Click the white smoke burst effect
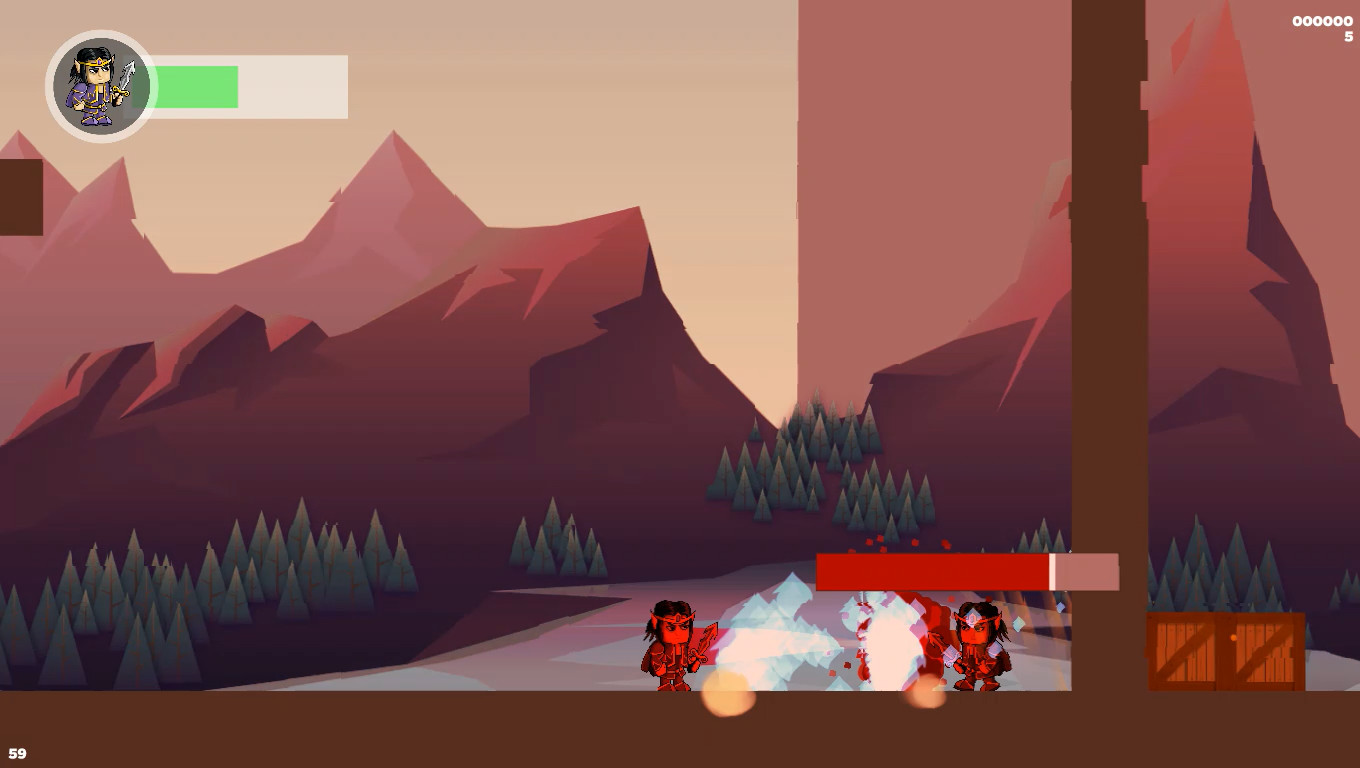 tap(880, 640)
